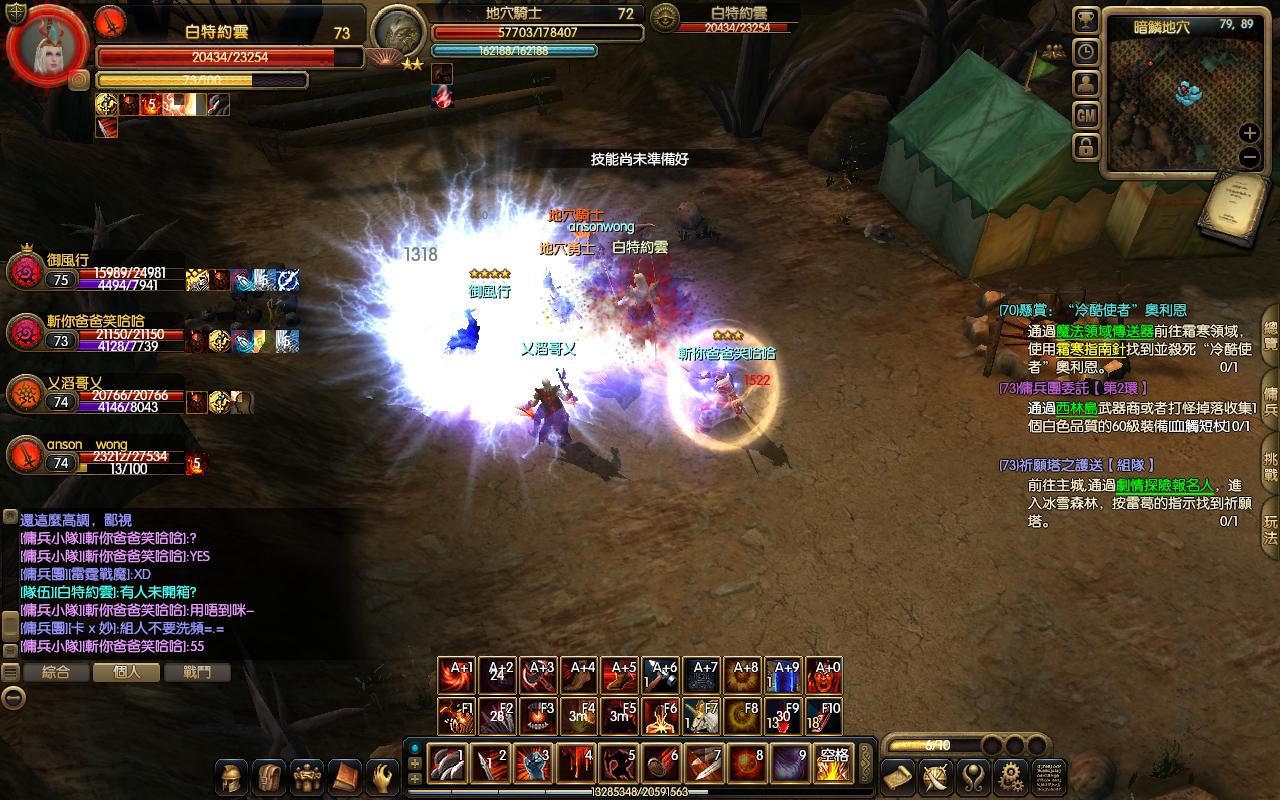This screenshot has width=1280, height=800.
Task: Switch to the 個人 chat tab
Action: [x=127, y=673]
